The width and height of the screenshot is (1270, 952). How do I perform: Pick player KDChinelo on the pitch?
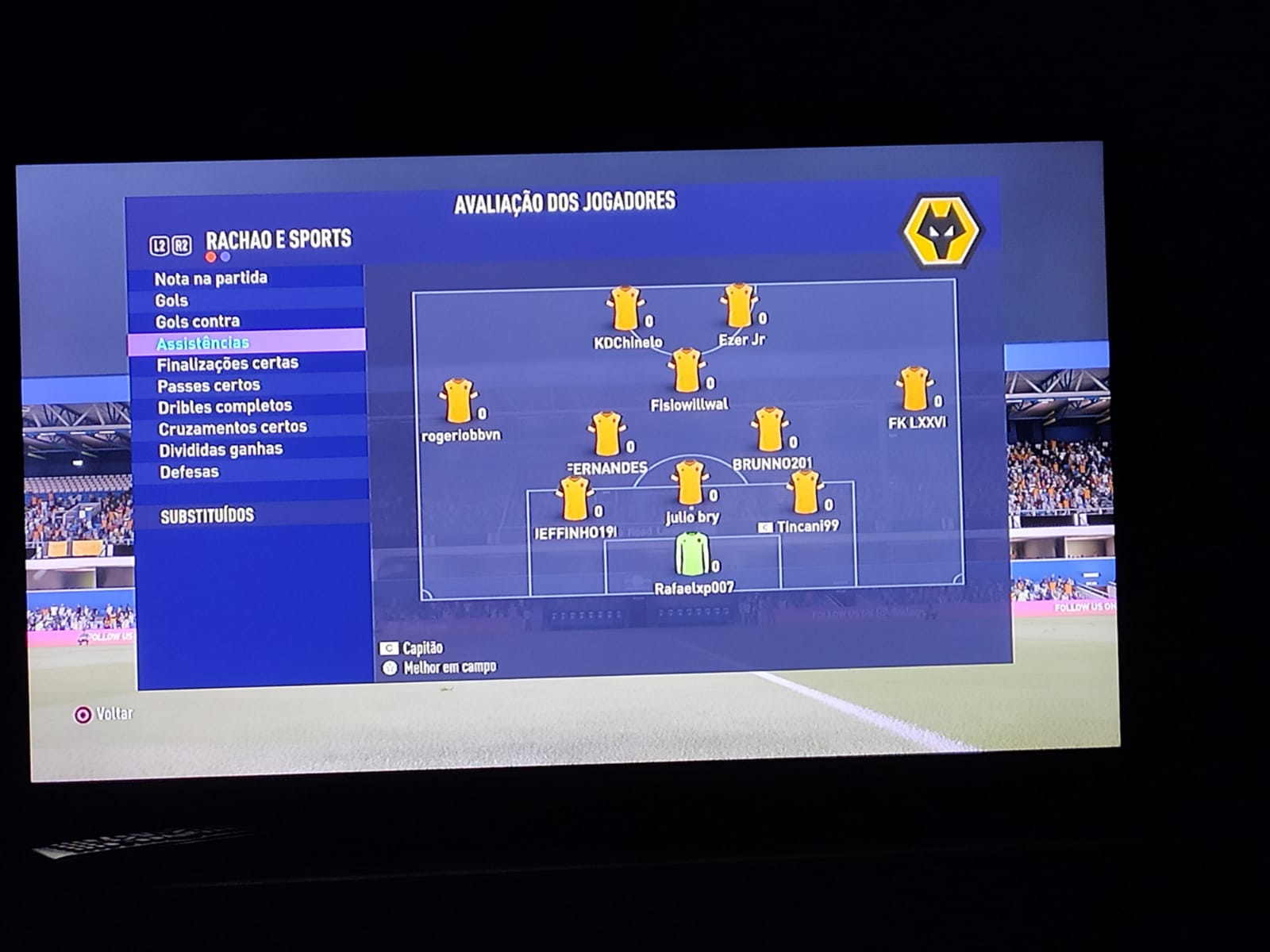click(x=625, y=309)
